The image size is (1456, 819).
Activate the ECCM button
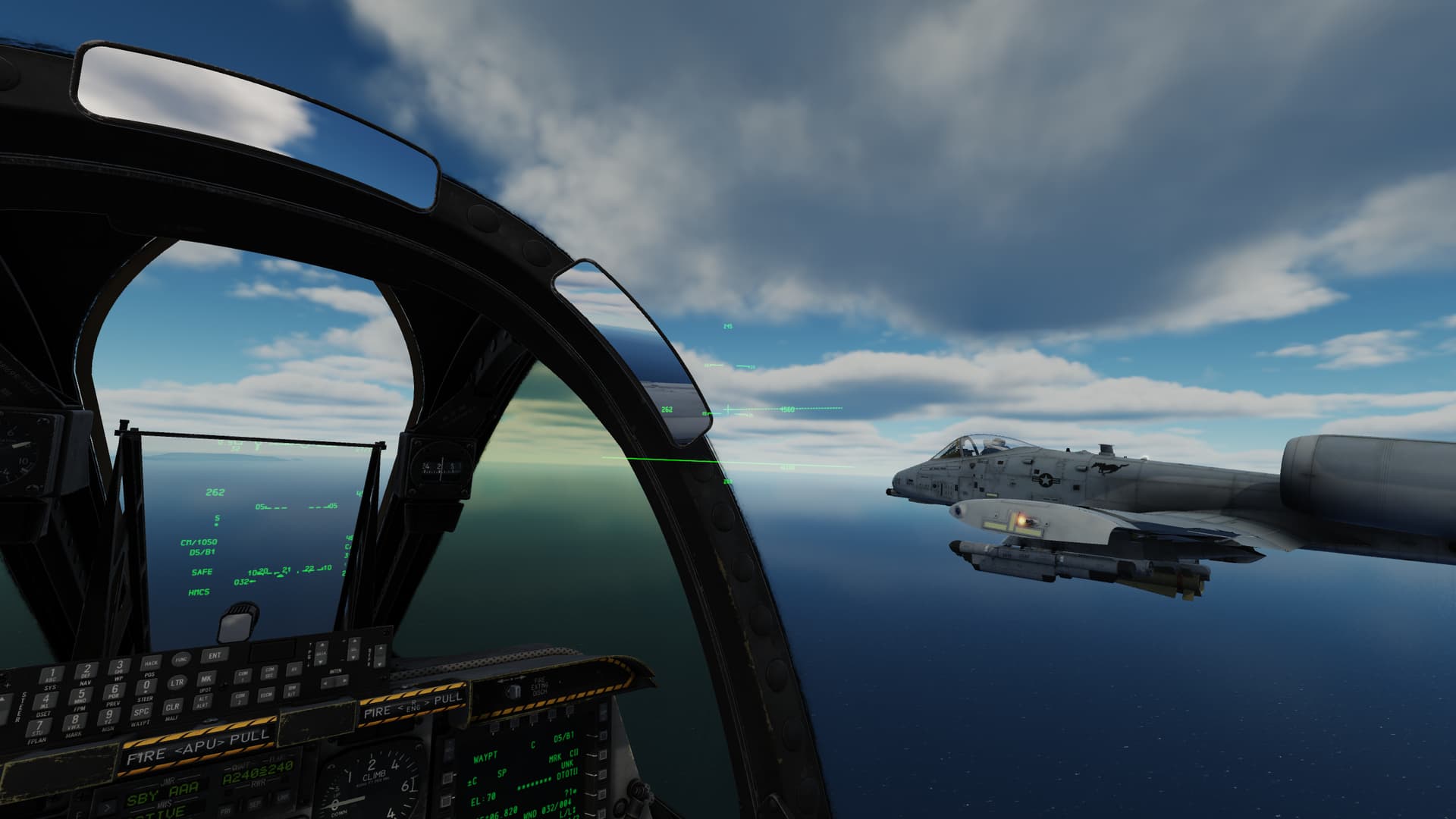click(x=266, y=694)
